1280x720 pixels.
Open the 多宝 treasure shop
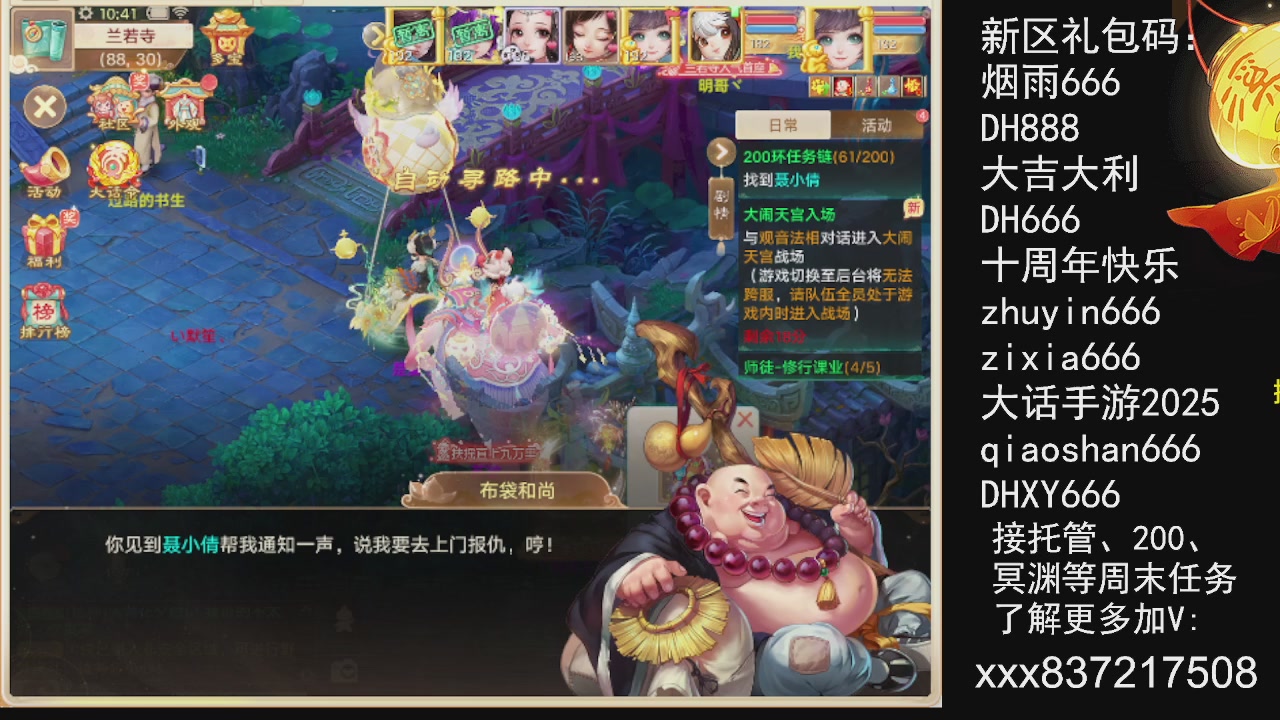tap(225, 42)
